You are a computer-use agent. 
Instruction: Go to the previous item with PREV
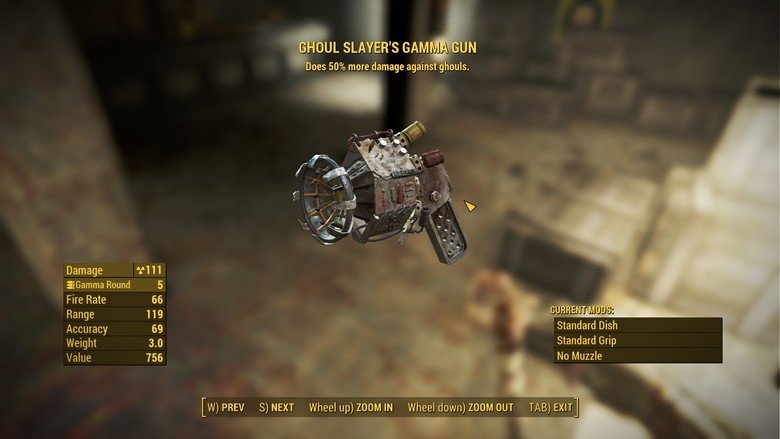coord(226,408)
